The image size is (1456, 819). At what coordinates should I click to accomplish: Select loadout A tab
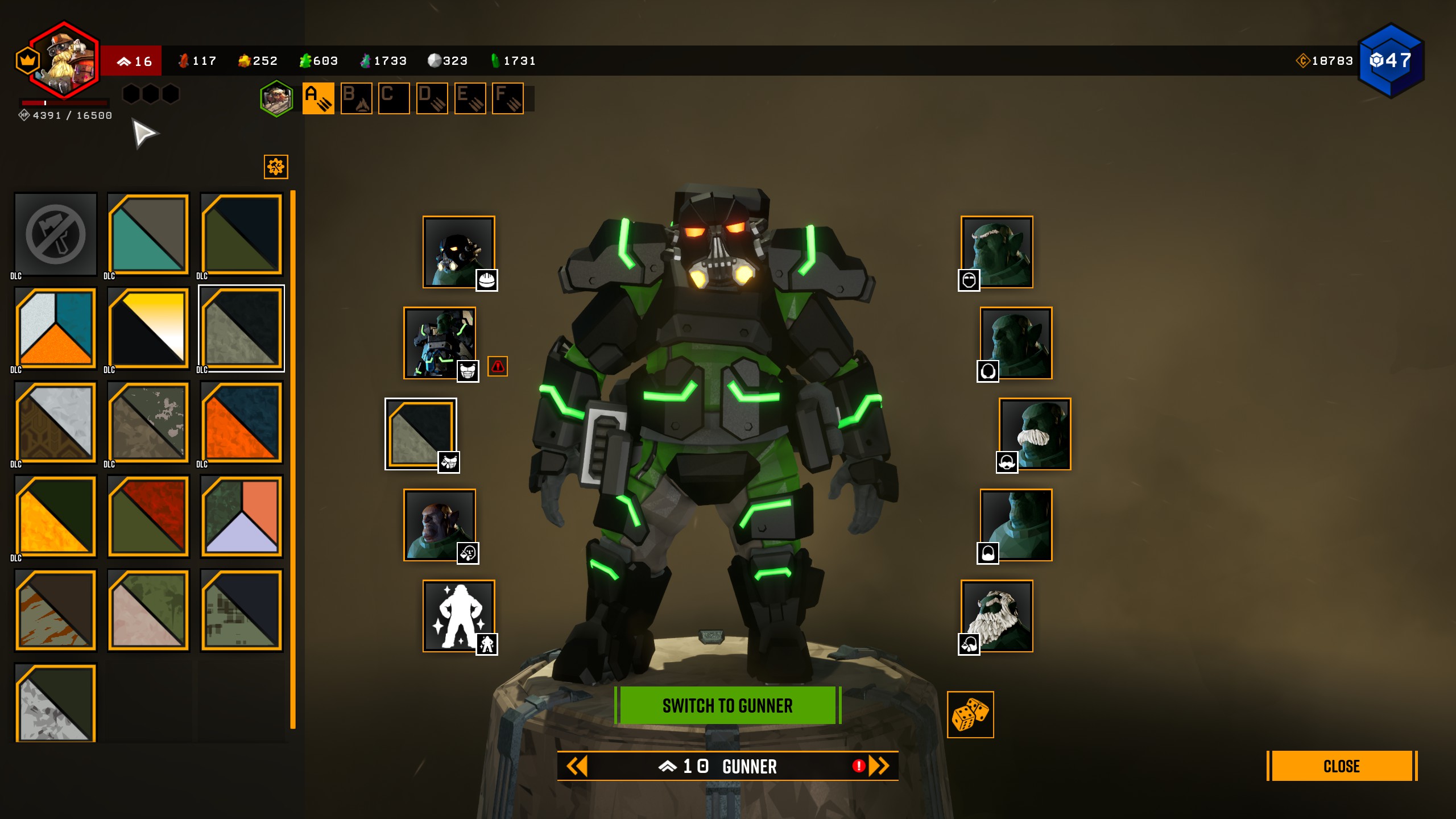[318, 98]
